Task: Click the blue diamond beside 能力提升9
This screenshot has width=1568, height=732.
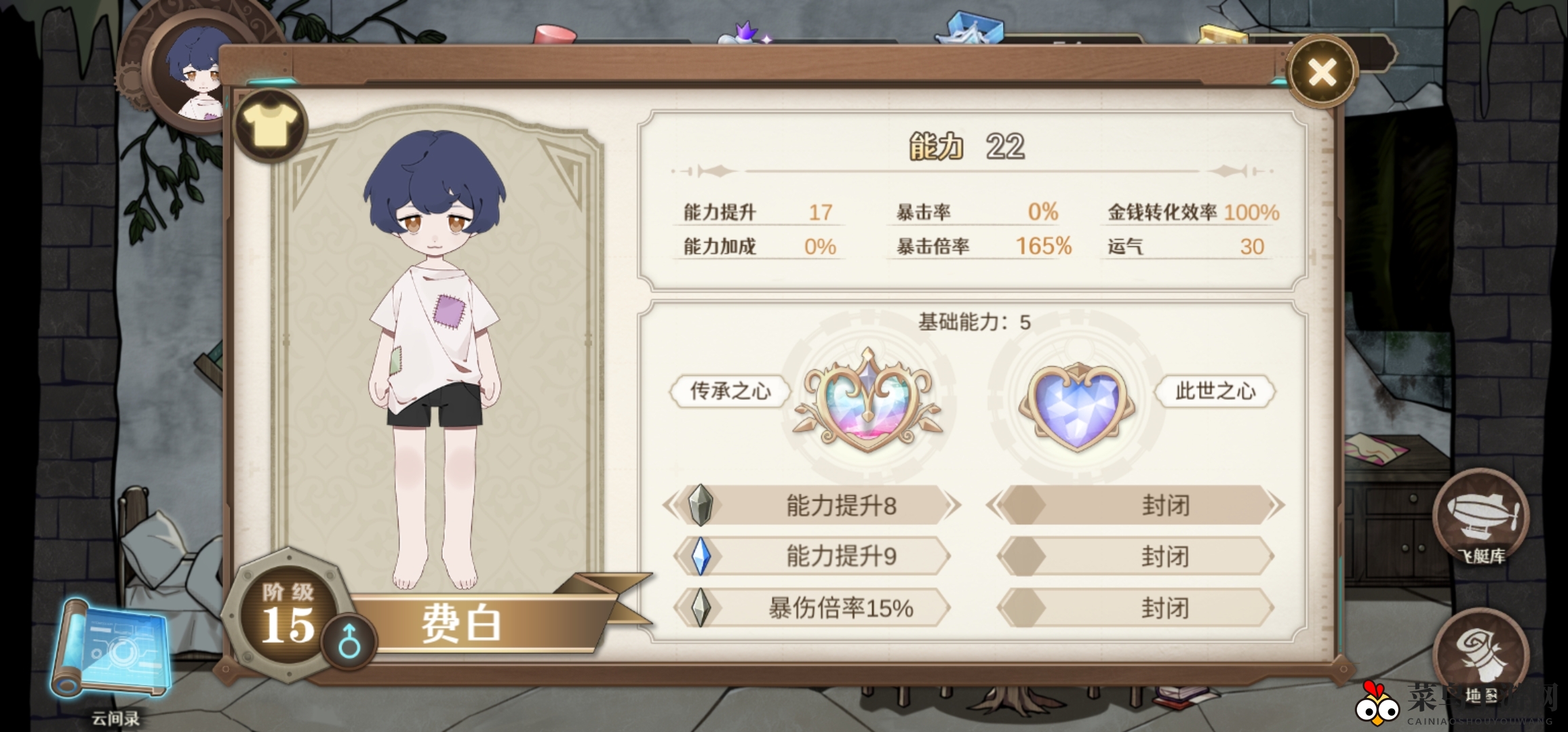Action: [702, 556]
